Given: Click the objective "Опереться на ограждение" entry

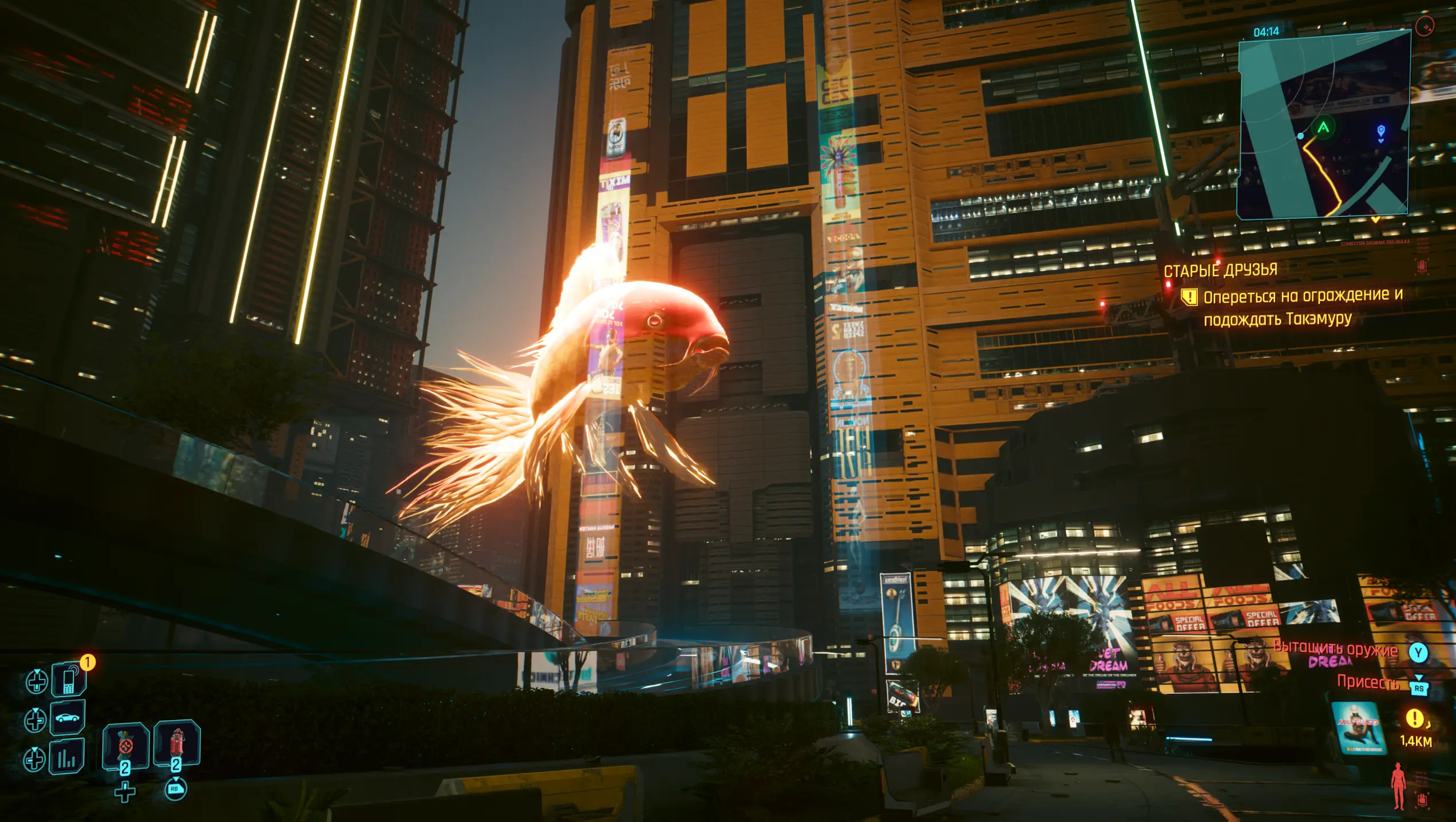Looking at the screenshot, I should (1303, 297).
